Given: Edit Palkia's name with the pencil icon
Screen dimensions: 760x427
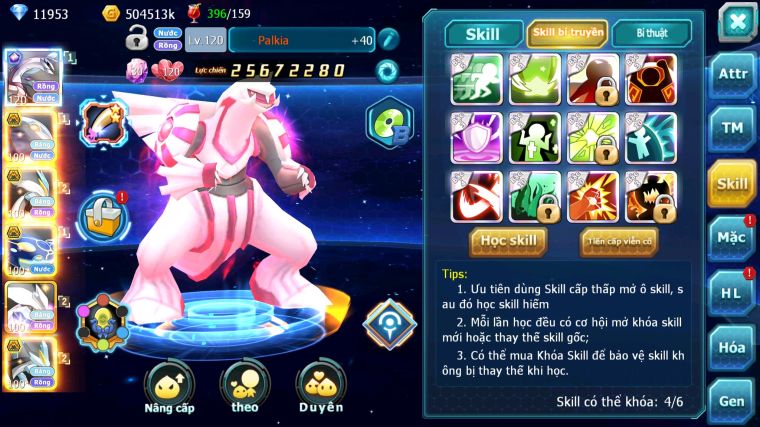Looking at the screenshot, I should 390,39.
